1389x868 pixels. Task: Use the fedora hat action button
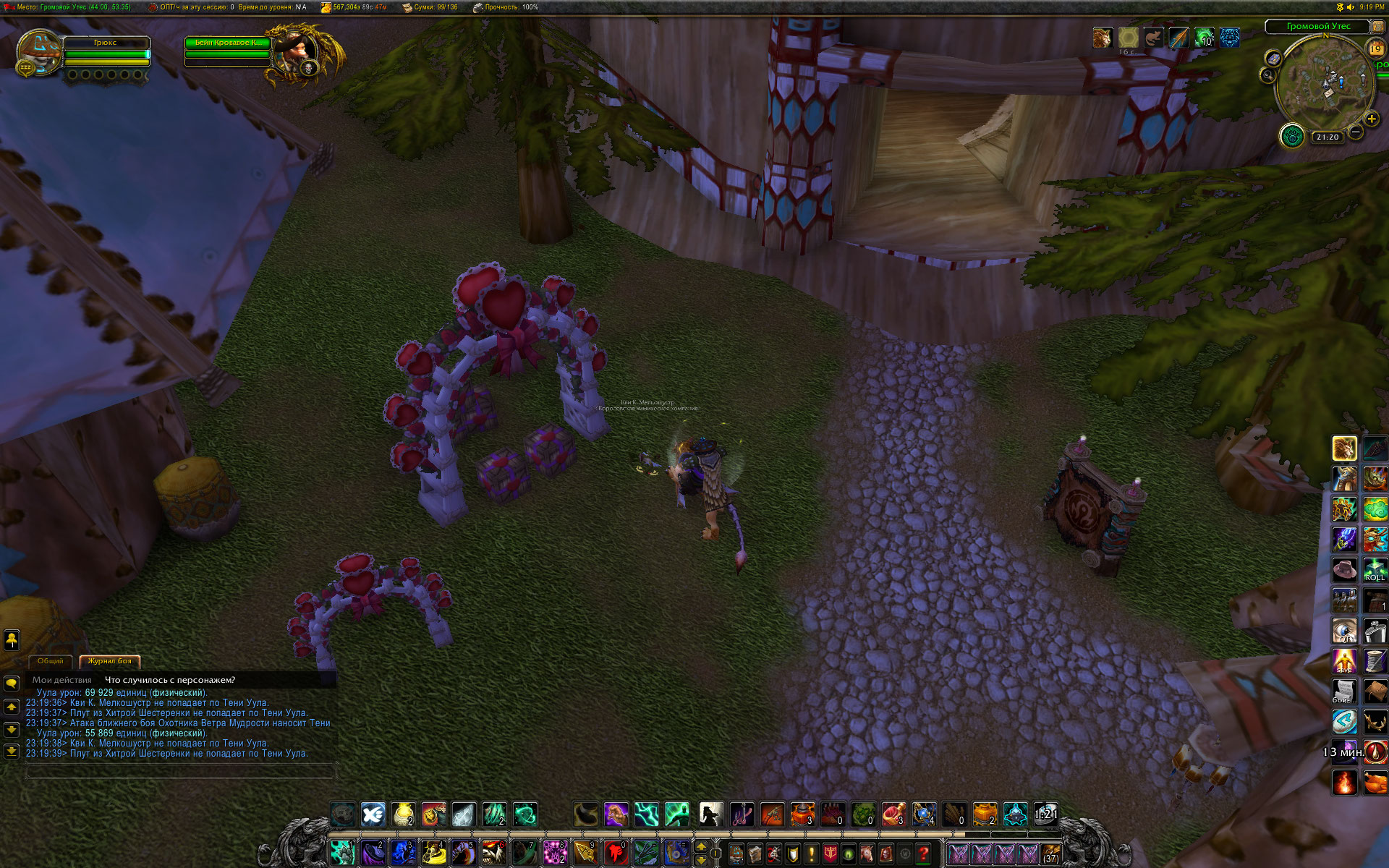1345,569
